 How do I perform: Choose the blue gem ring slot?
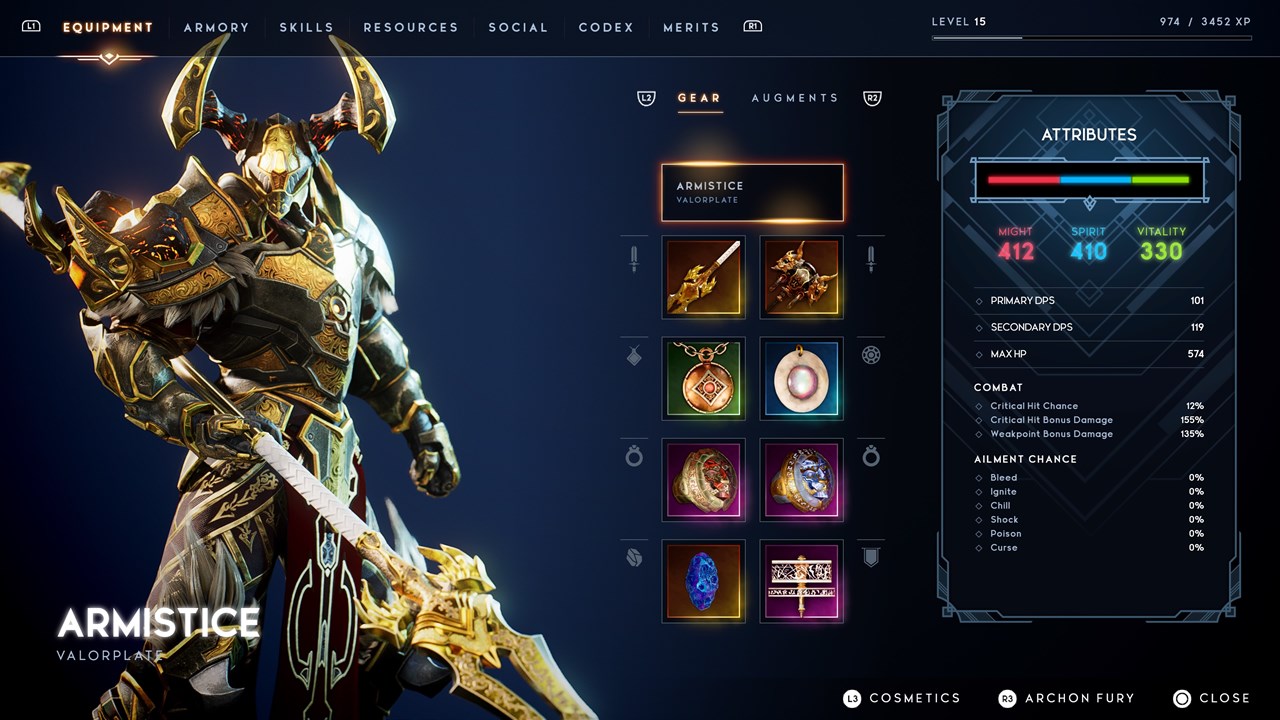coord(801,480)
